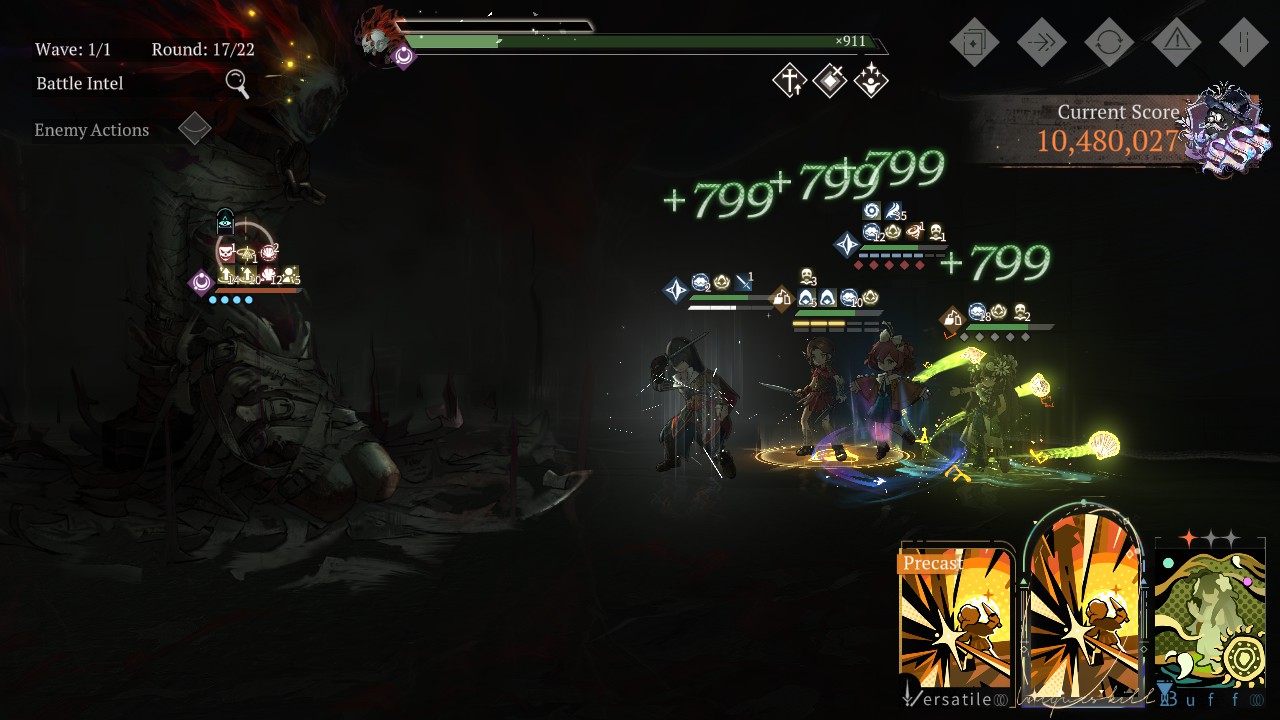Inspect the boss diamond sparkle status icon
The width and height of the screenshot is (1280, 720).
tap(830, 81)
